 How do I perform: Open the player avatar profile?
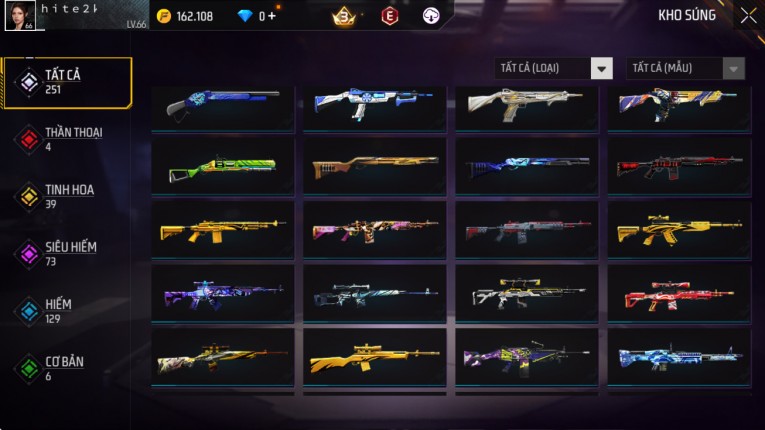coord(20,17)
